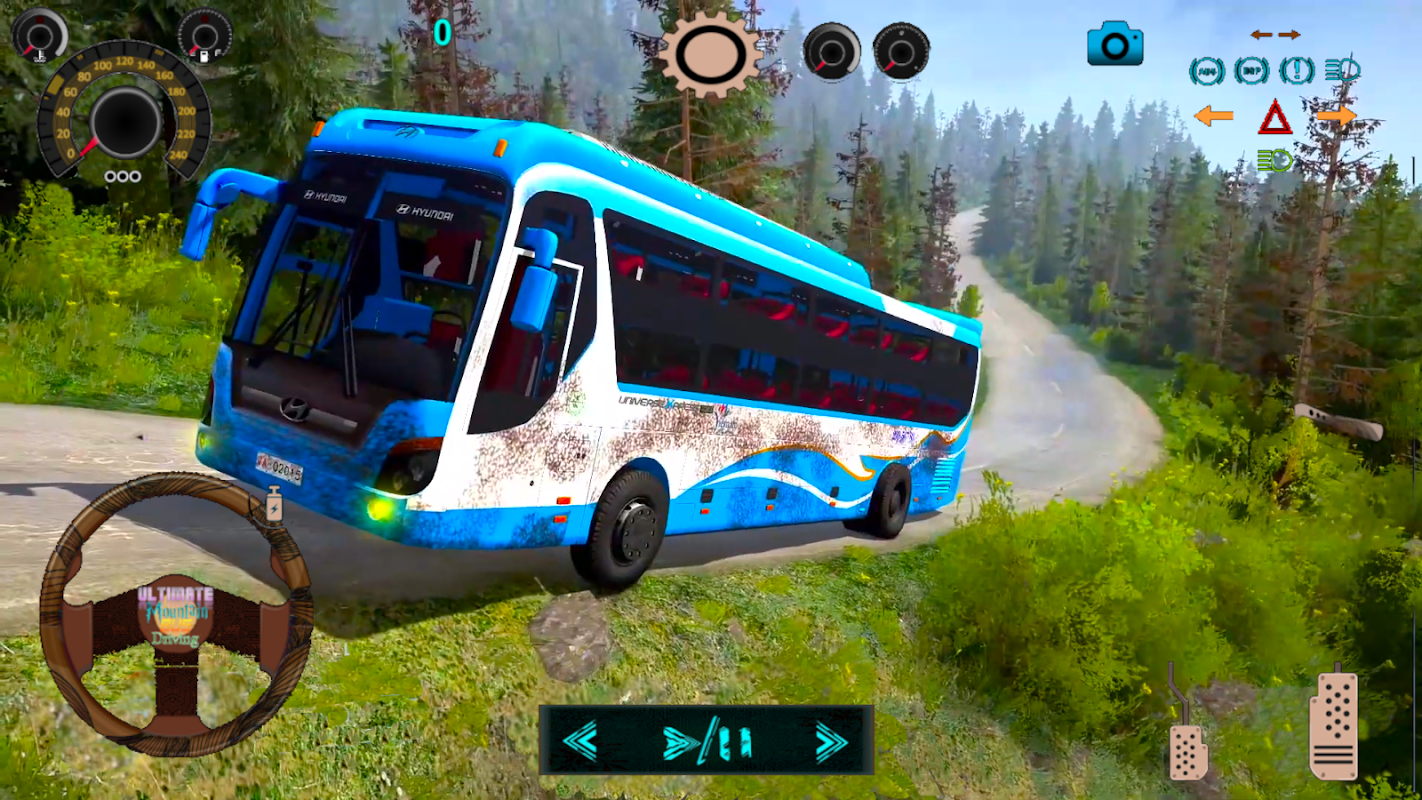Click the steering wheel control
The width and height of the screenshot is (1422, 800).
tap(176, 614)
